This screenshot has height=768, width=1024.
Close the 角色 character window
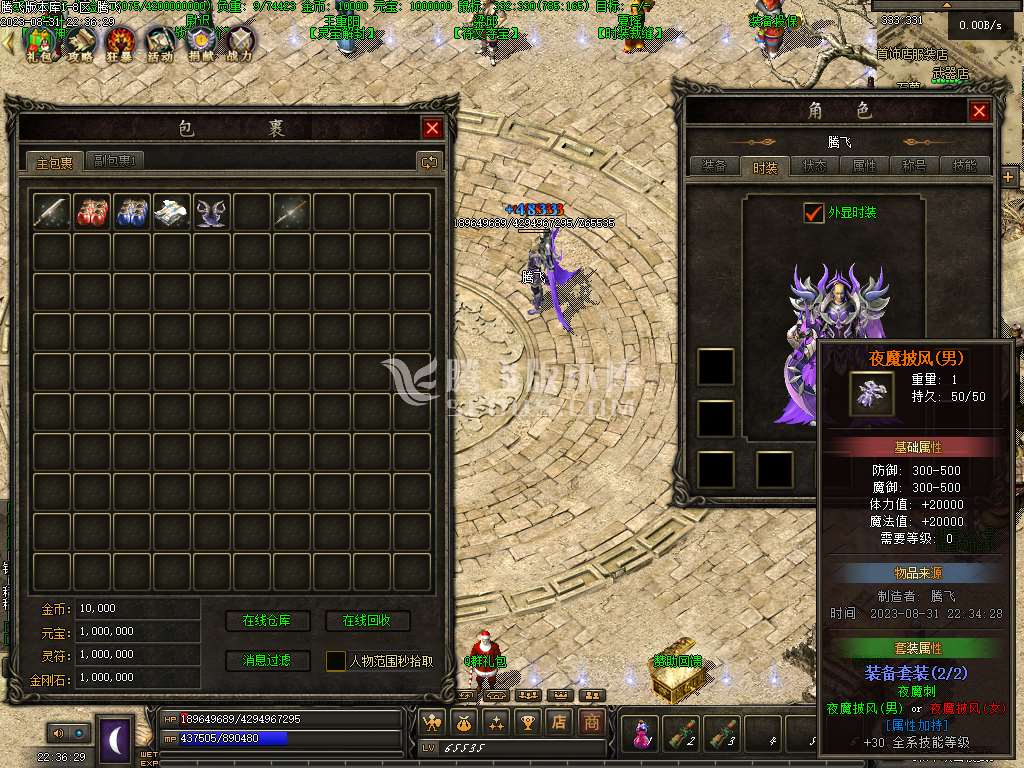pyautogui.click(x=979, y=111)
